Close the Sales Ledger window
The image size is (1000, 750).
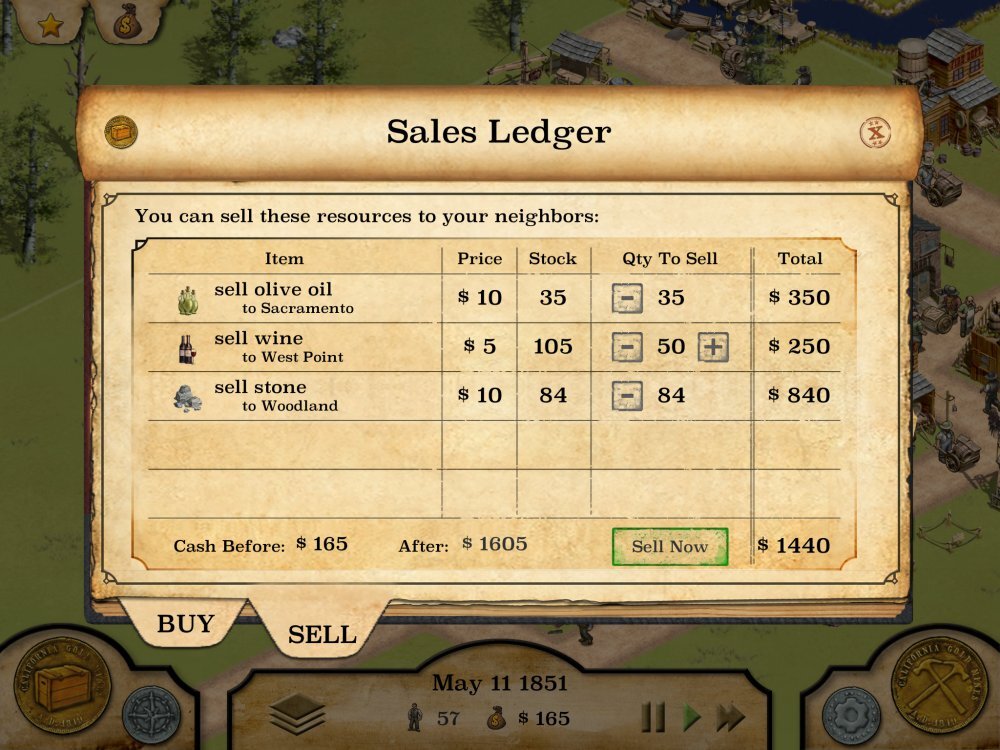pyautogui.click(x=876, y=132)
